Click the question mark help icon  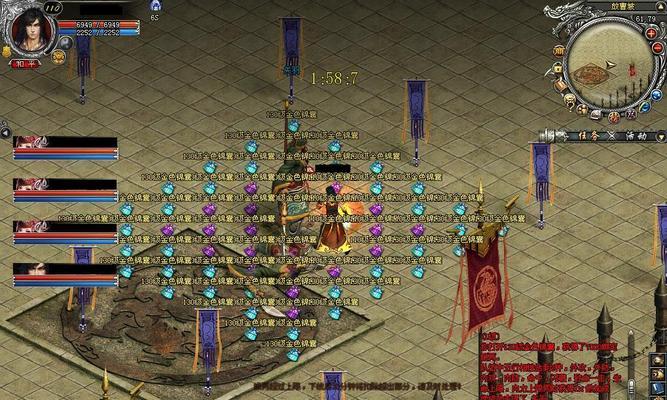[569, 100]
